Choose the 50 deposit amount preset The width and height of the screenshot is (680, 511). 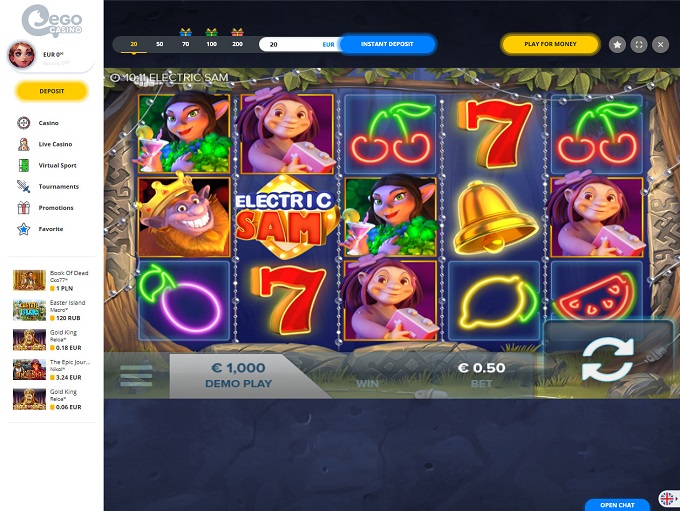159,44
